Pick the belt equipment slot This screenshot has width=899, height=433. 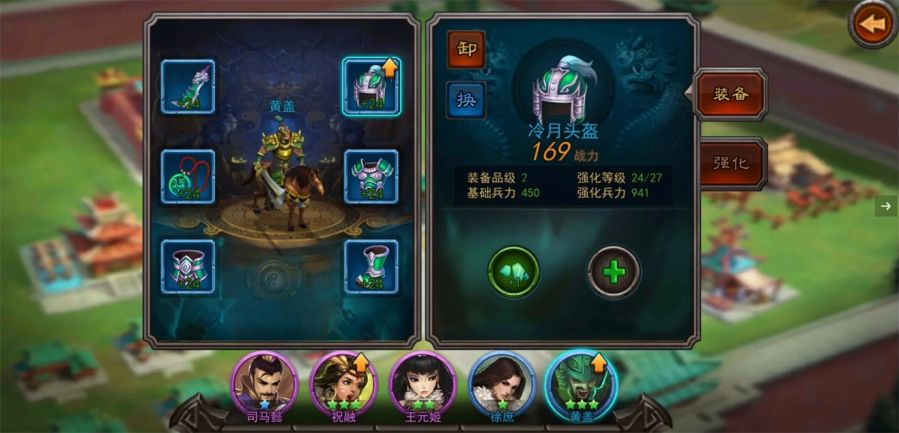pyautogui.click(x=188, y=266)
